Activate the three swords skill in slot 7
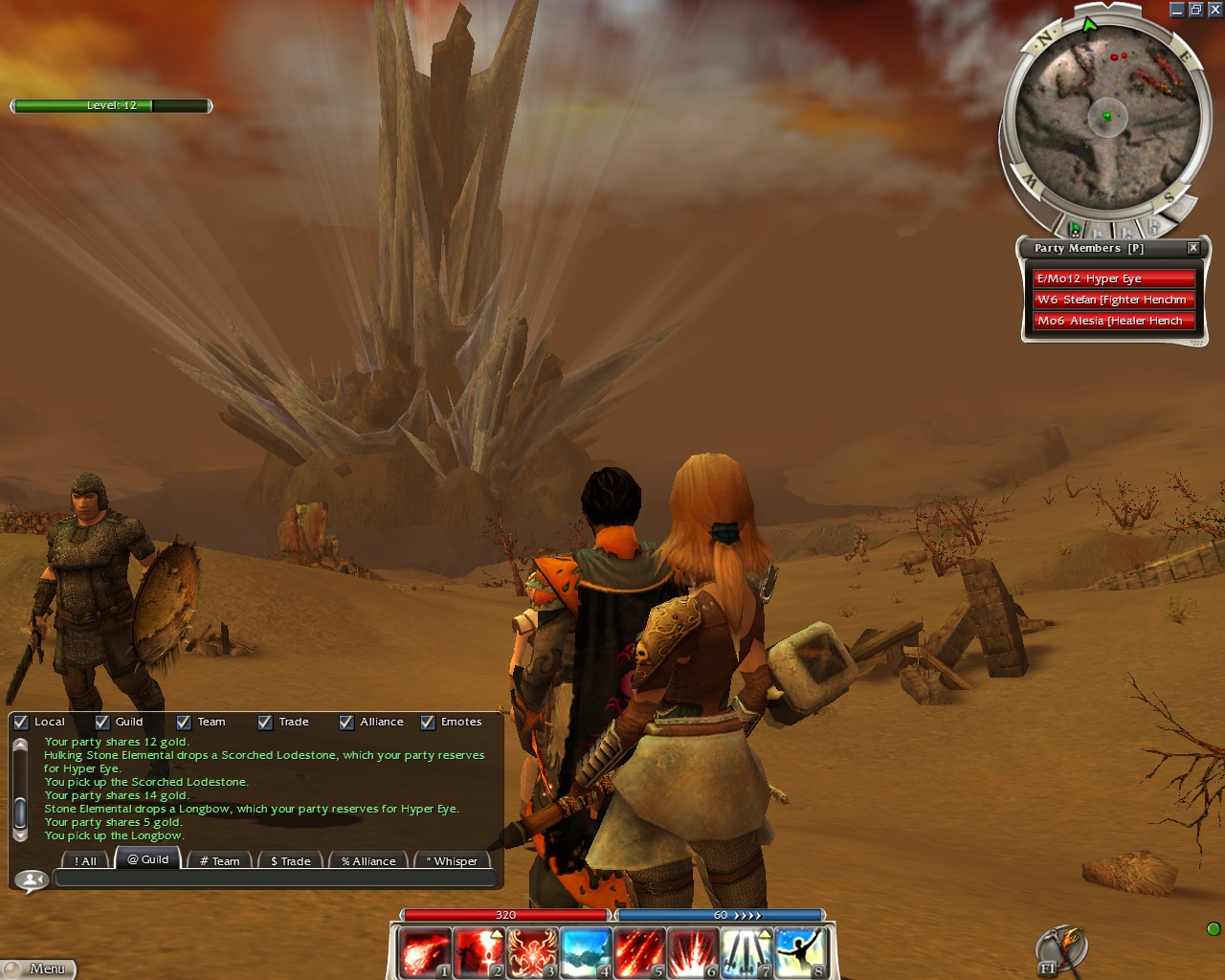 coord(746,952)
